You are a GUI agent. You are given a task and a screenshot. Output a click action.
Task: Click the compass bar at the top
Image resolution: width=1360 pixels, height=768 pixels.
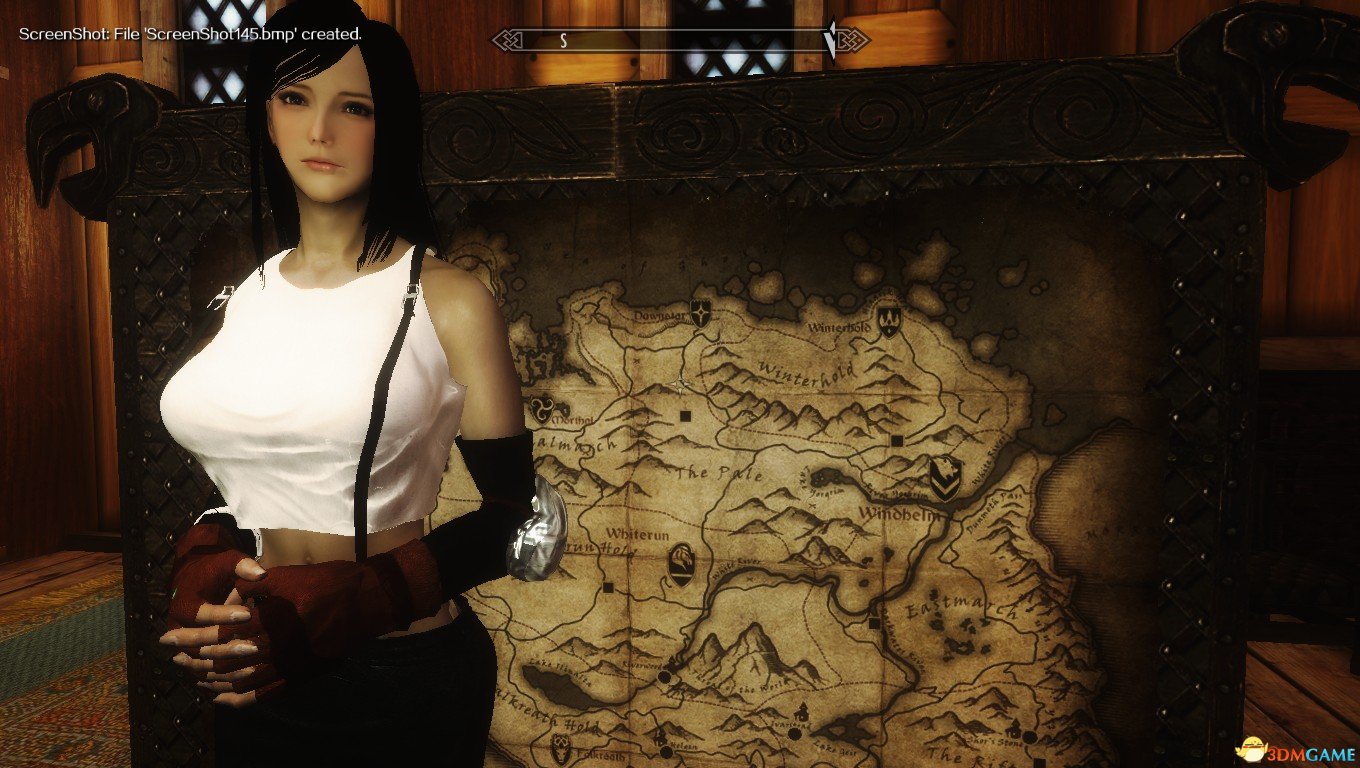pos(680,41)
